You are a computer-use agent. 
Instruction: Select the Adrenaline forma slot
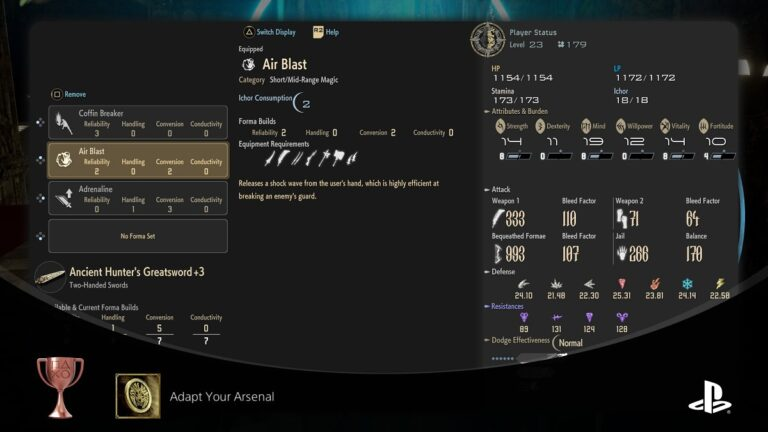[138, 197]
